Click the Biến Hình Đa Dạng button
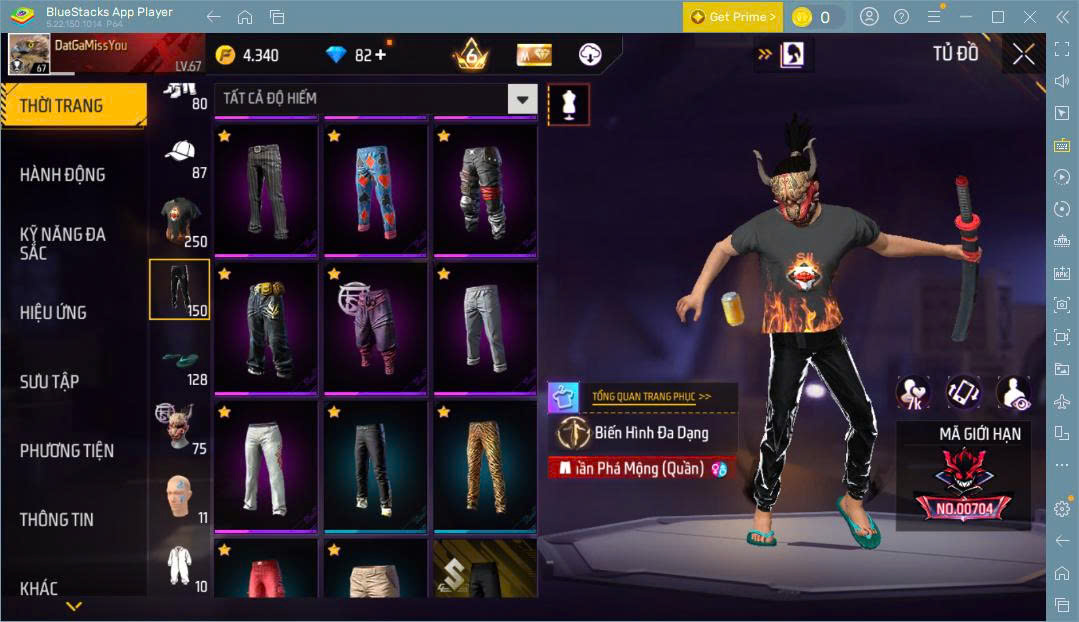The height and width of the screenshot is (622, 1079). (650, 433)
